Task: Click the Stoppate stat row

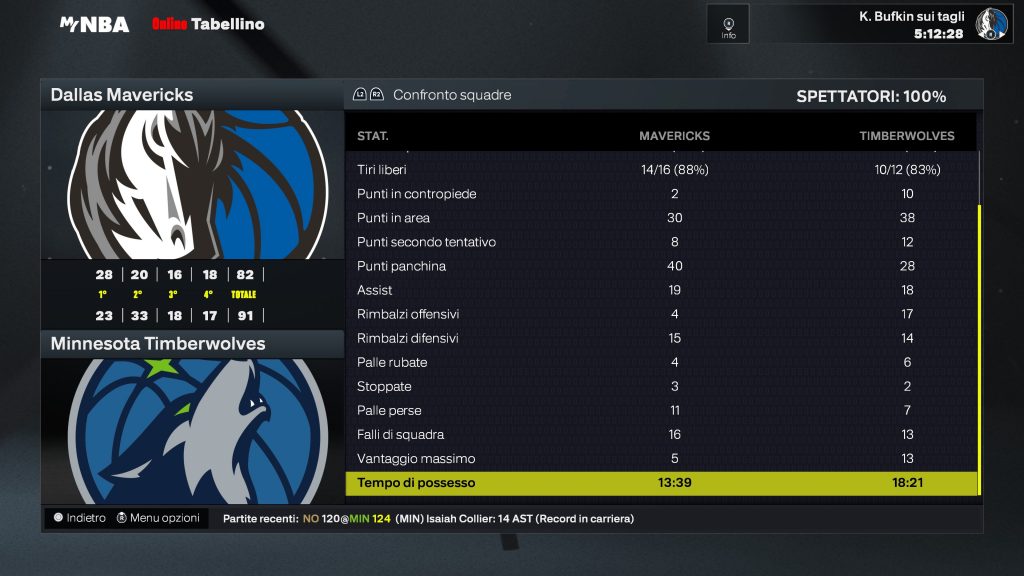Action: (660, 386)
